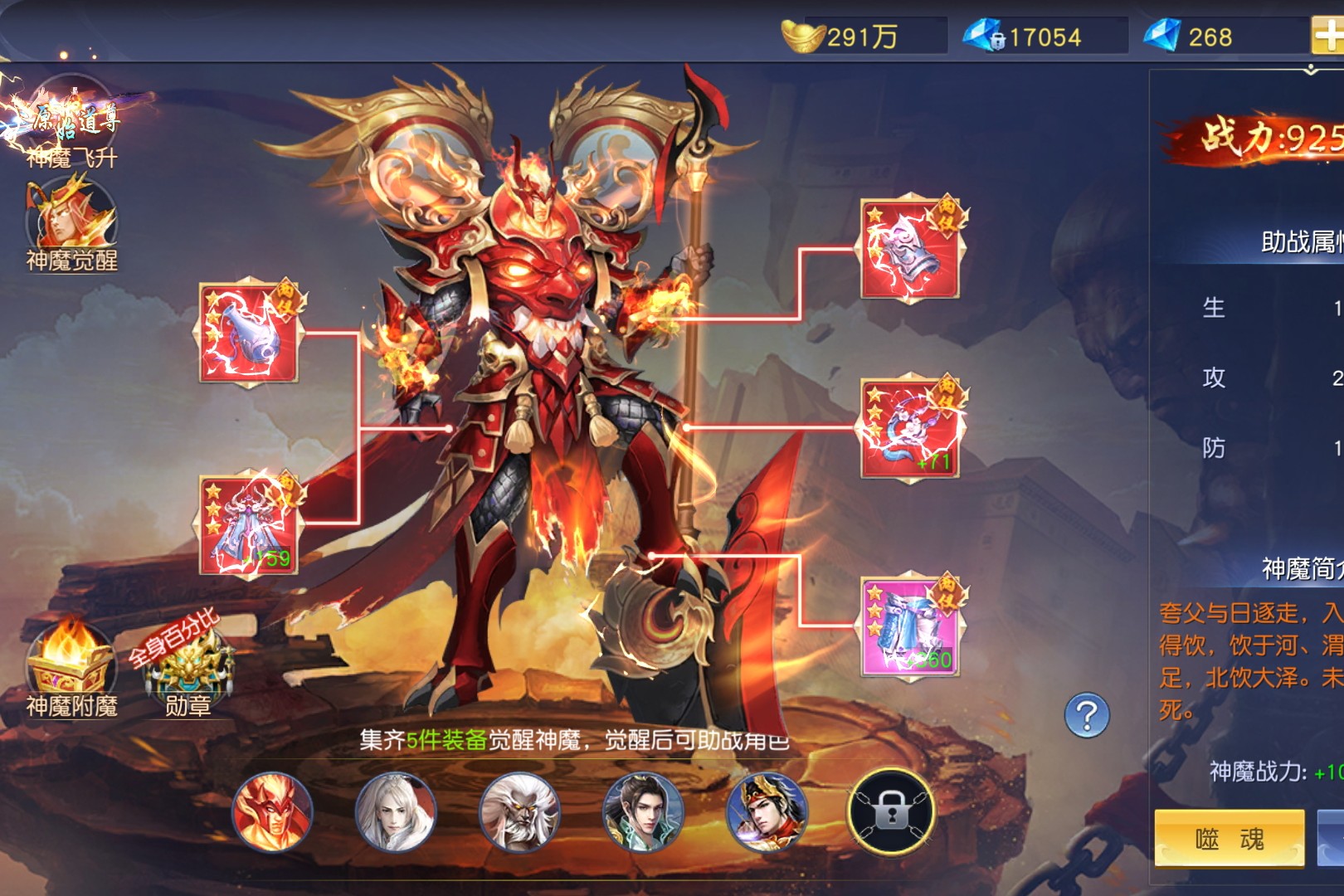Choose the white-haired young man portrait
1344x896 pixels.
[395, 812]
